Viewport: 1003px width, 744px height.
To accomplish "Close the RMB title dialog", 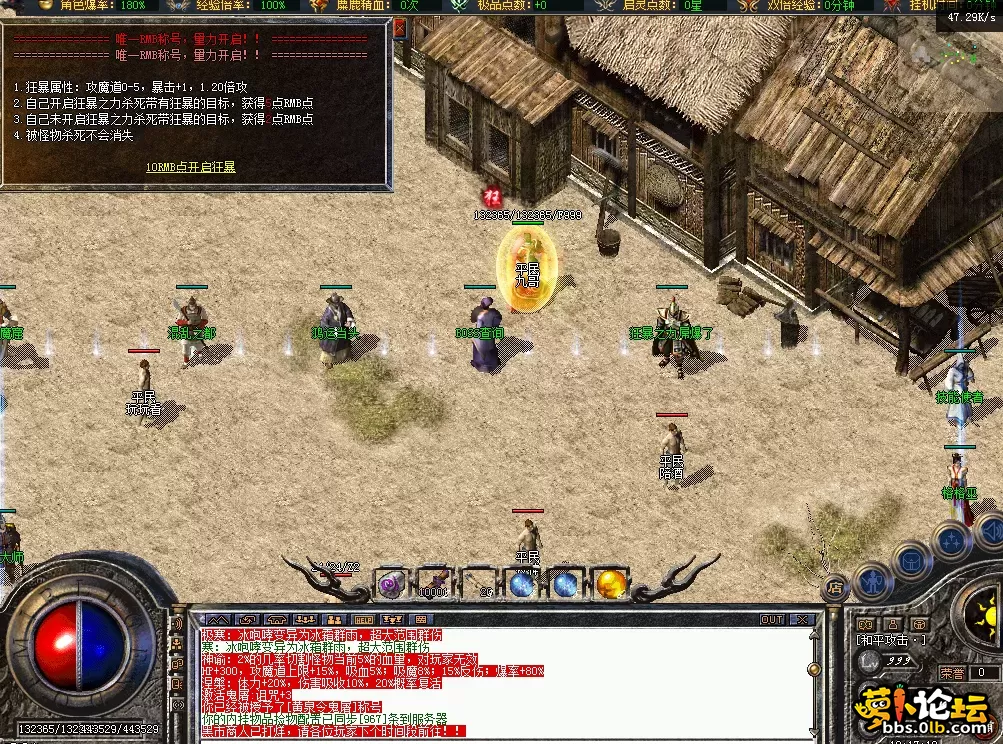I will click(x=400, y=29).
